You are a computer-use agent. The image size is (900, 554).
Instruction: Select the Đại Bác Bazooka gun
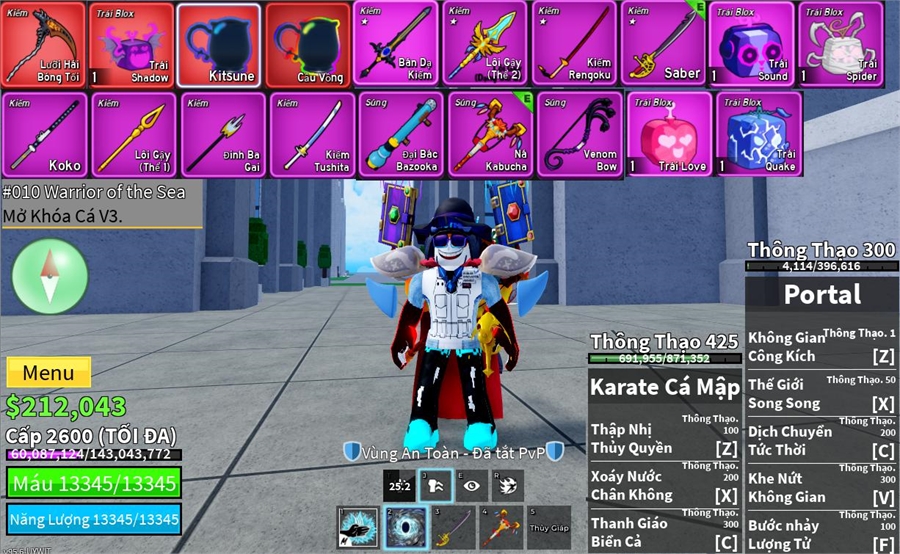pyautogui.click(x=400, y=134)
